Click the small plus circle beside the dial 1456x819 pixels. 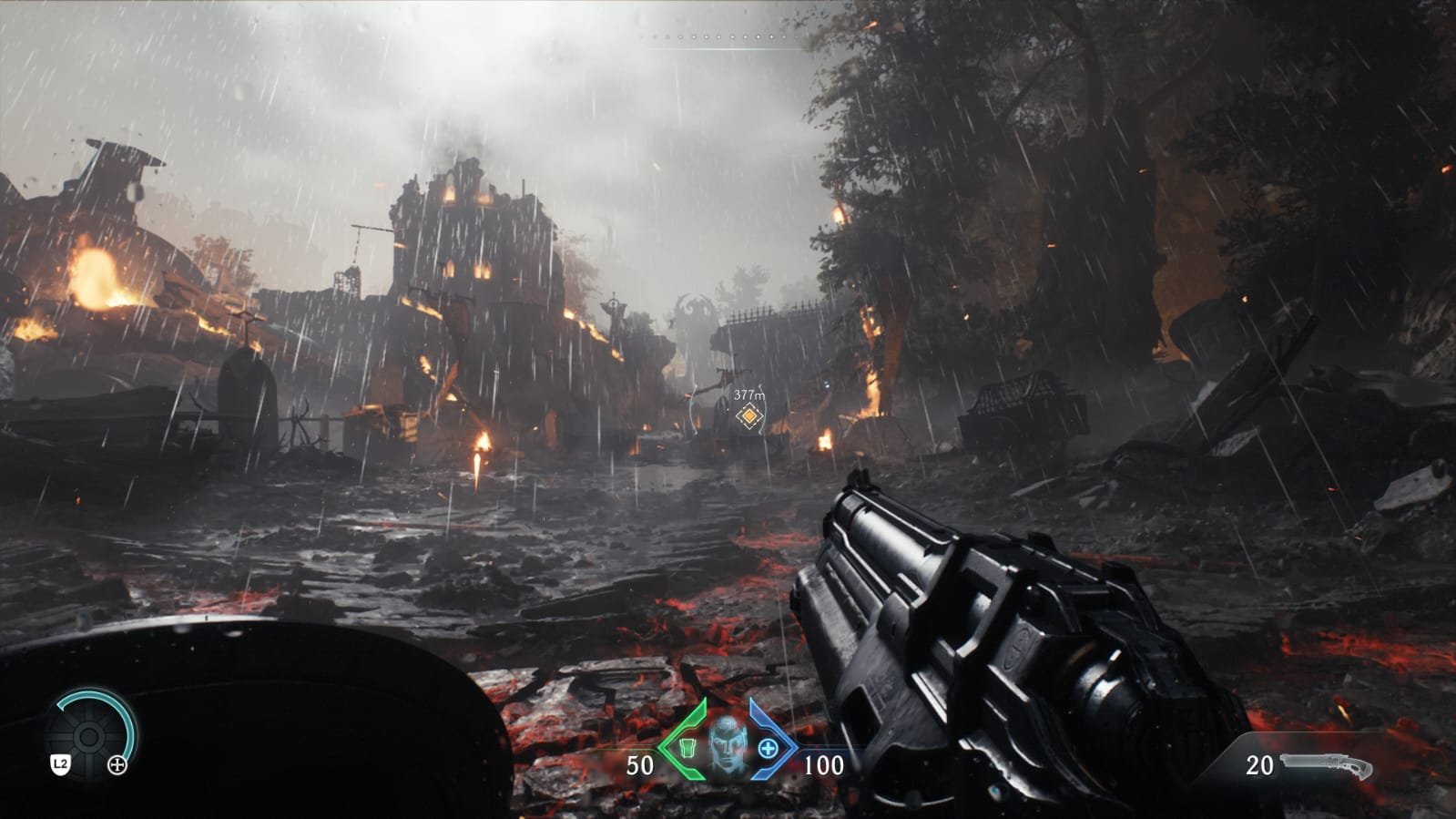[117, 765]
